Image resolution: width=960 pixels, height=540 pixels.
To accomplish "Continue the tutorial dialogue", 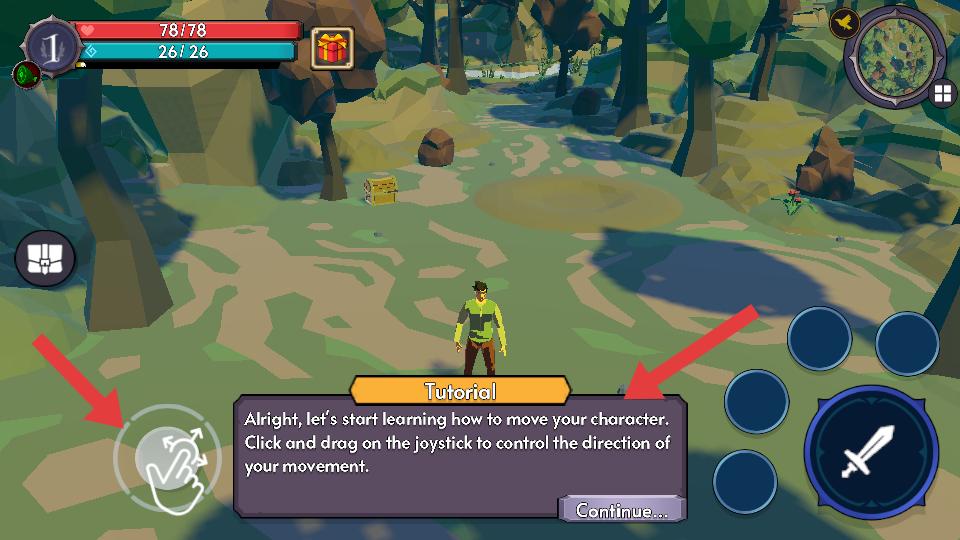I will (x=621, y=510).
